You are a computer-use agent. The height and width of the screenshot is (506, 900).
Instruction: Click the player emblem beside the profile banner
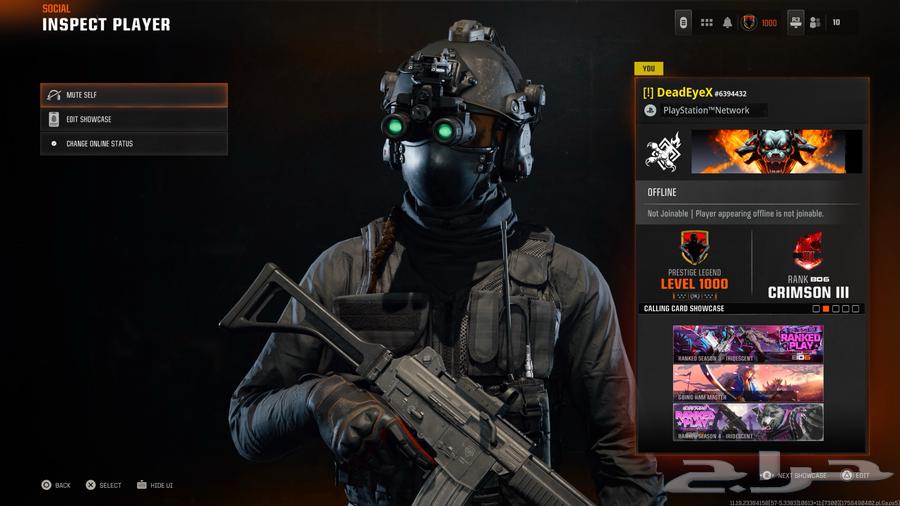[662, 151]
